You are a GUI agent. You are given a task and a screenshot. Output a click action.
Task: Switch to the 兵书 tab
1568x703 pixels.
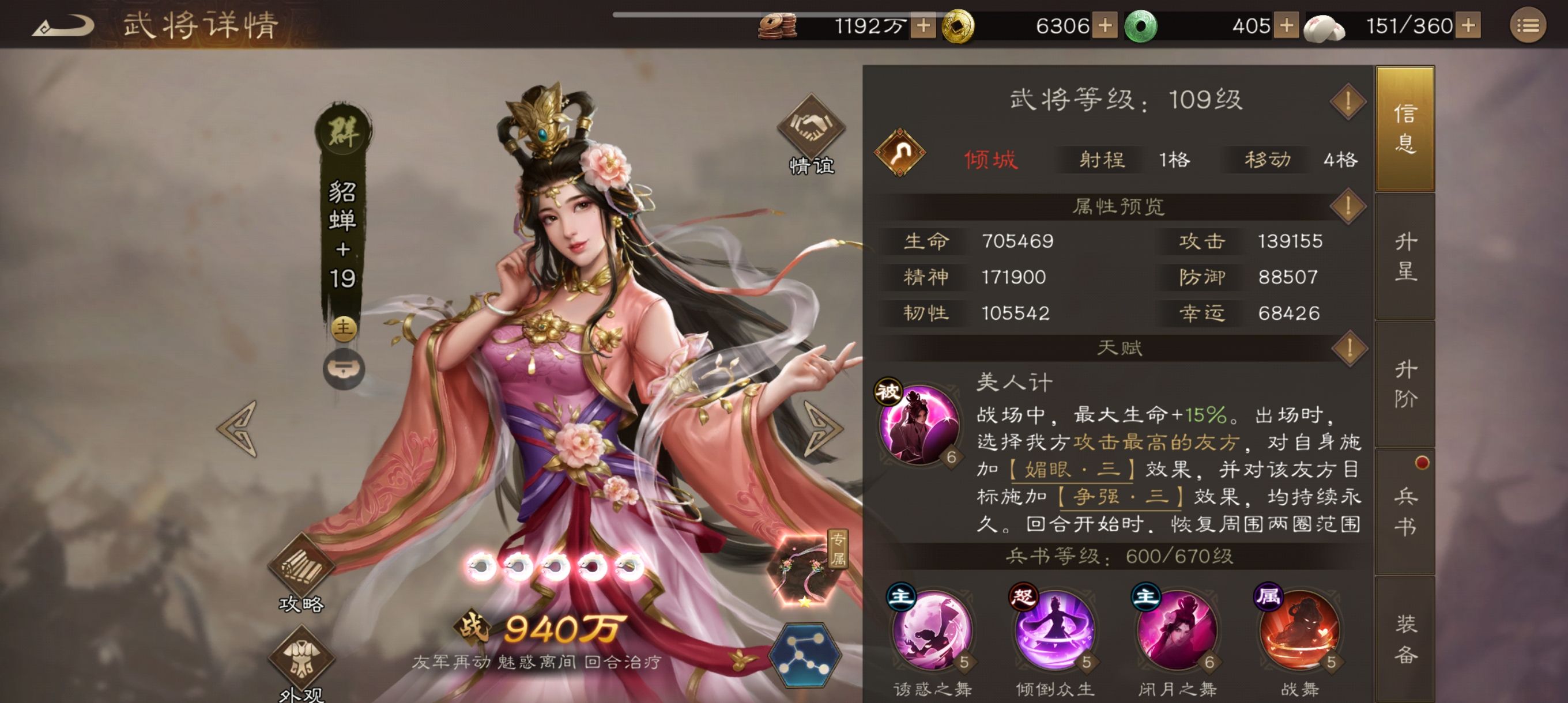[x=1406, y=511]
